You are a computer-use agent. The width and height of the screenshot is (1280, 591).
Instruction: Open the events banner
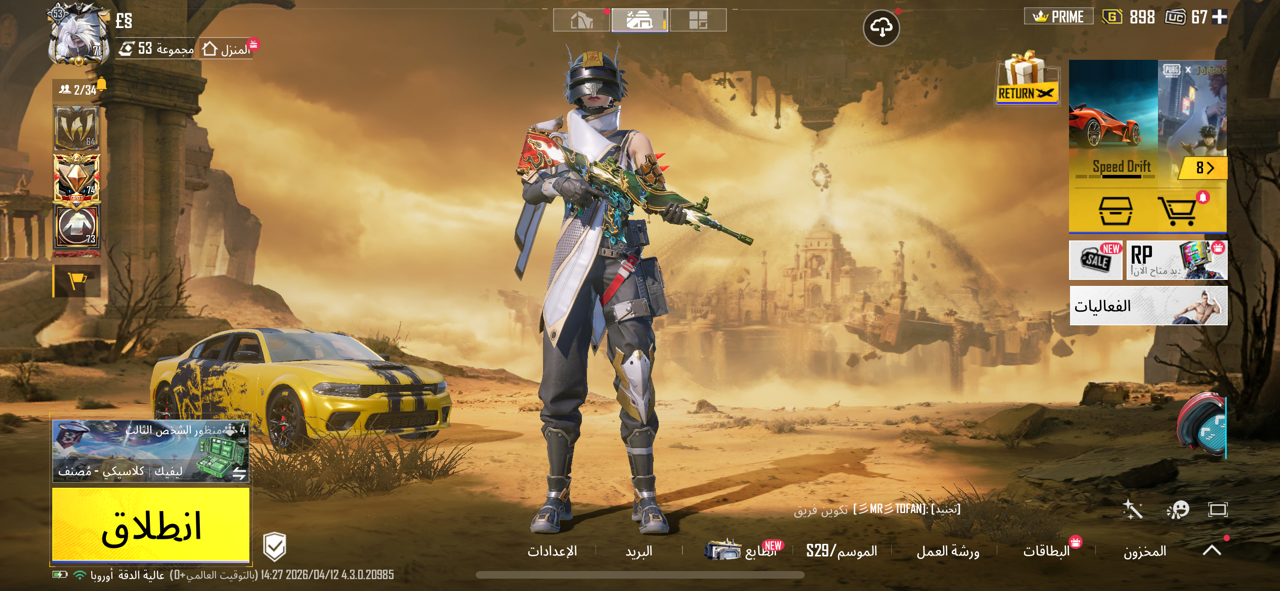1148,306
